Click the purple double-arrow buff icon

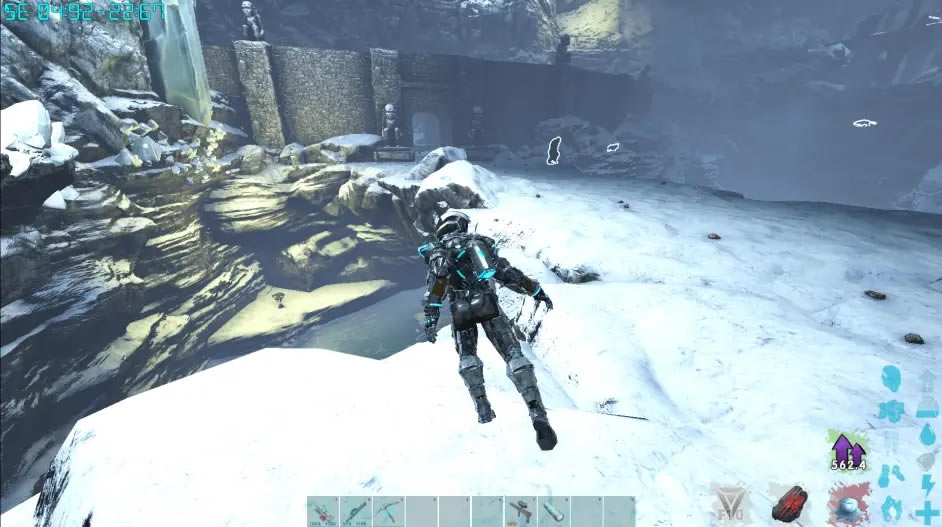click(846, 448)
